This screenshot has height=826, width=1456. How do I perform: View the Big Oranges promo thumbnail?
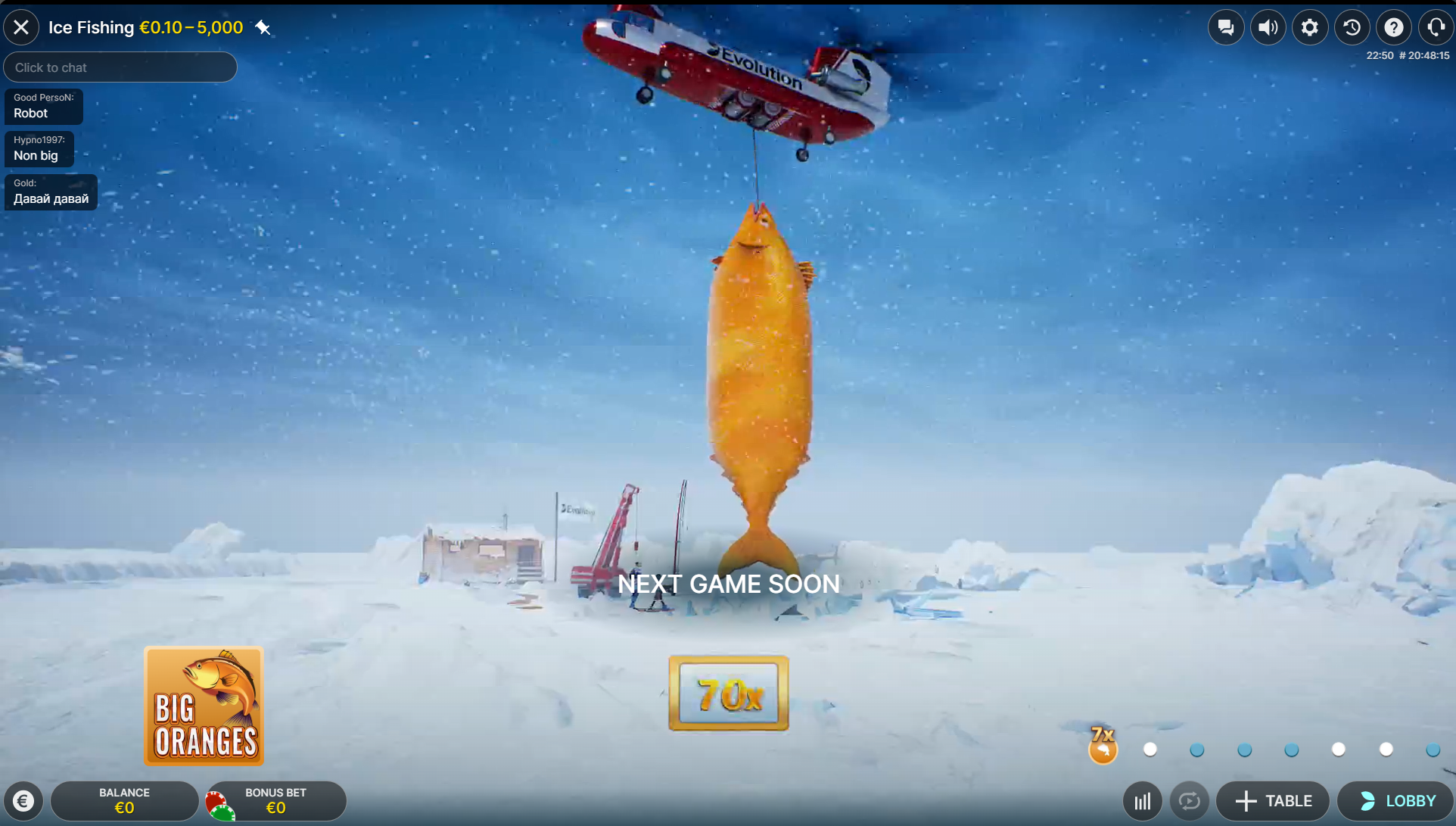point(204,706)
